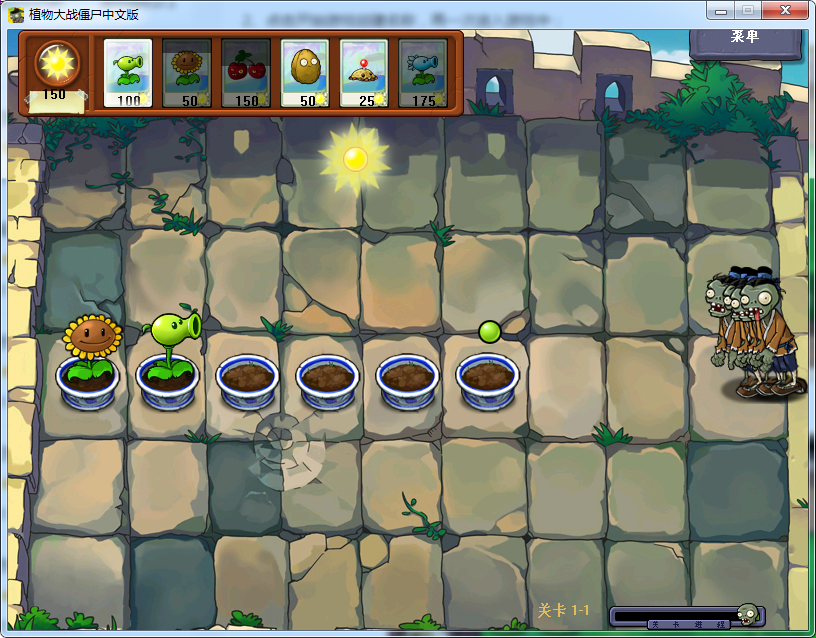Minimize the game window

(x=720, y=9)
